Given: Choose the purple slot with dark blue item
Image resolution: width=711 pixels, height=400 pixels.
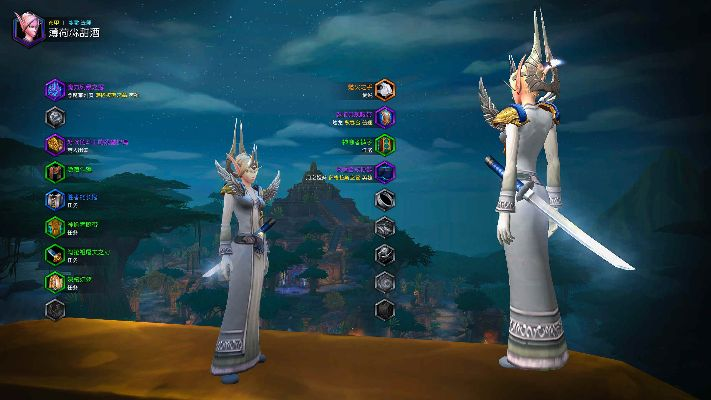Looking at the screenshot, I should [385, 172].
